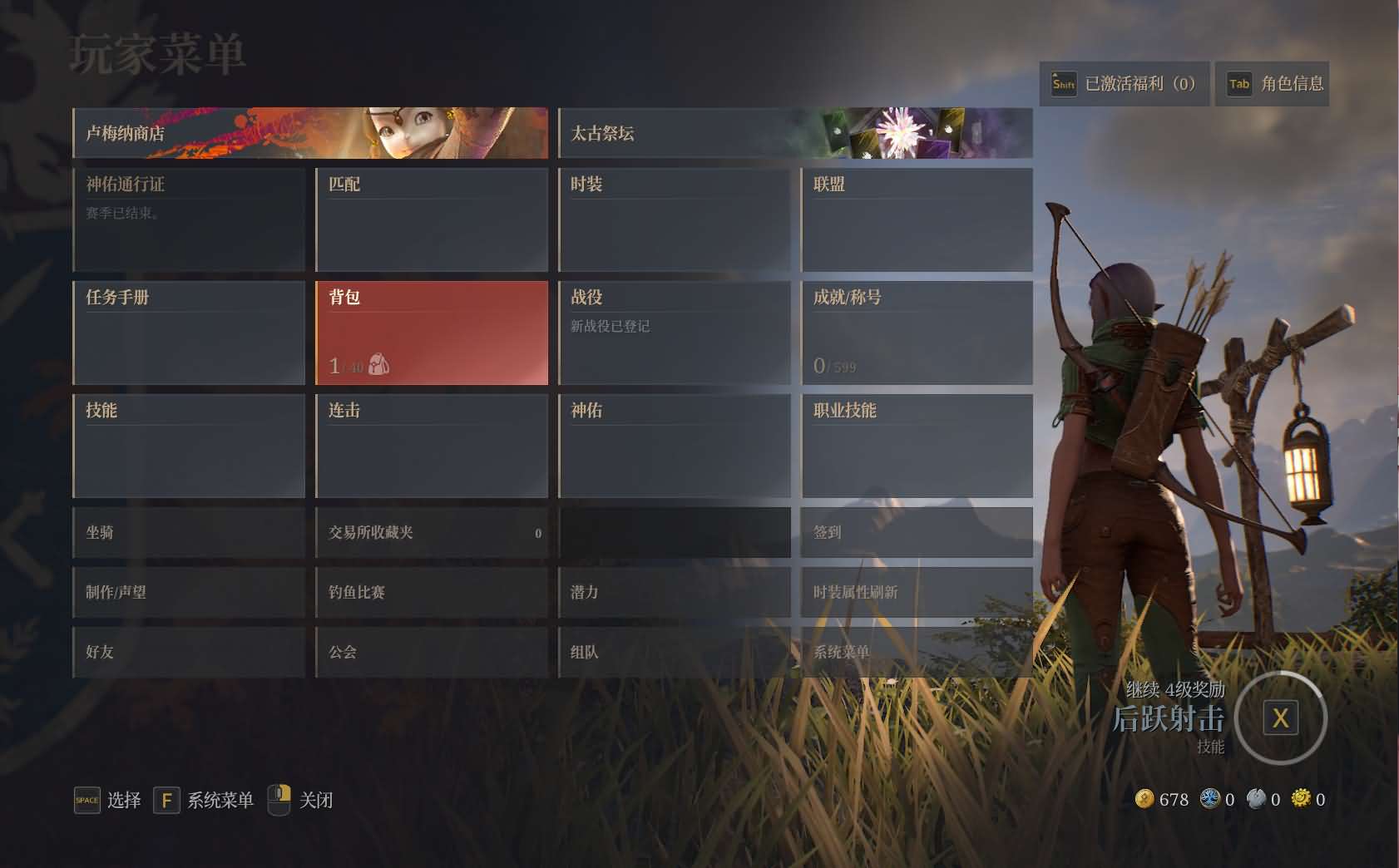Click the blue Lucent currency icon
The width and height of the screenshot is (1399, 868).
[1209, 799]
